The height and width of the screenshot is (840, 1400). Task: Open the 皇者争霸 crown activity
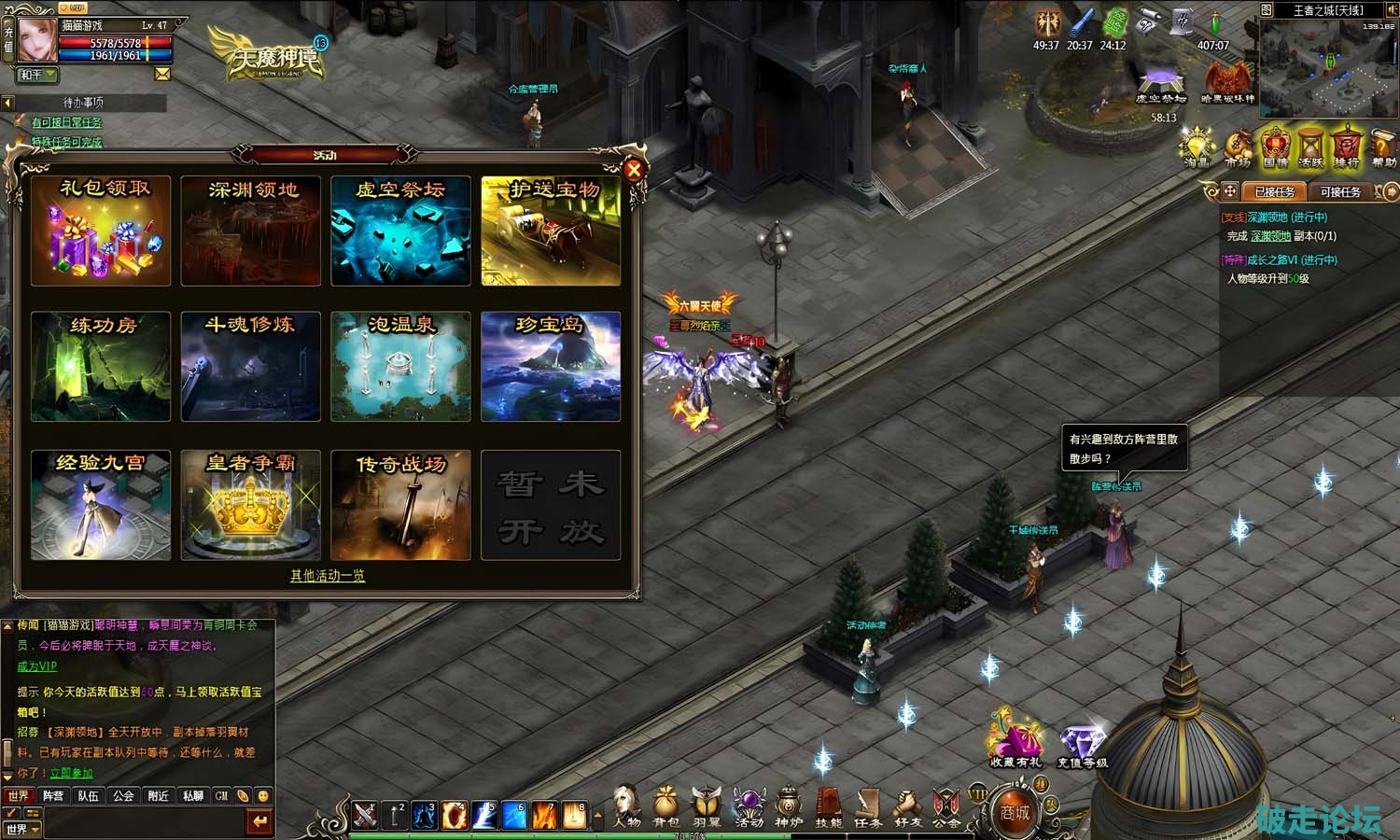click(250, 505)
